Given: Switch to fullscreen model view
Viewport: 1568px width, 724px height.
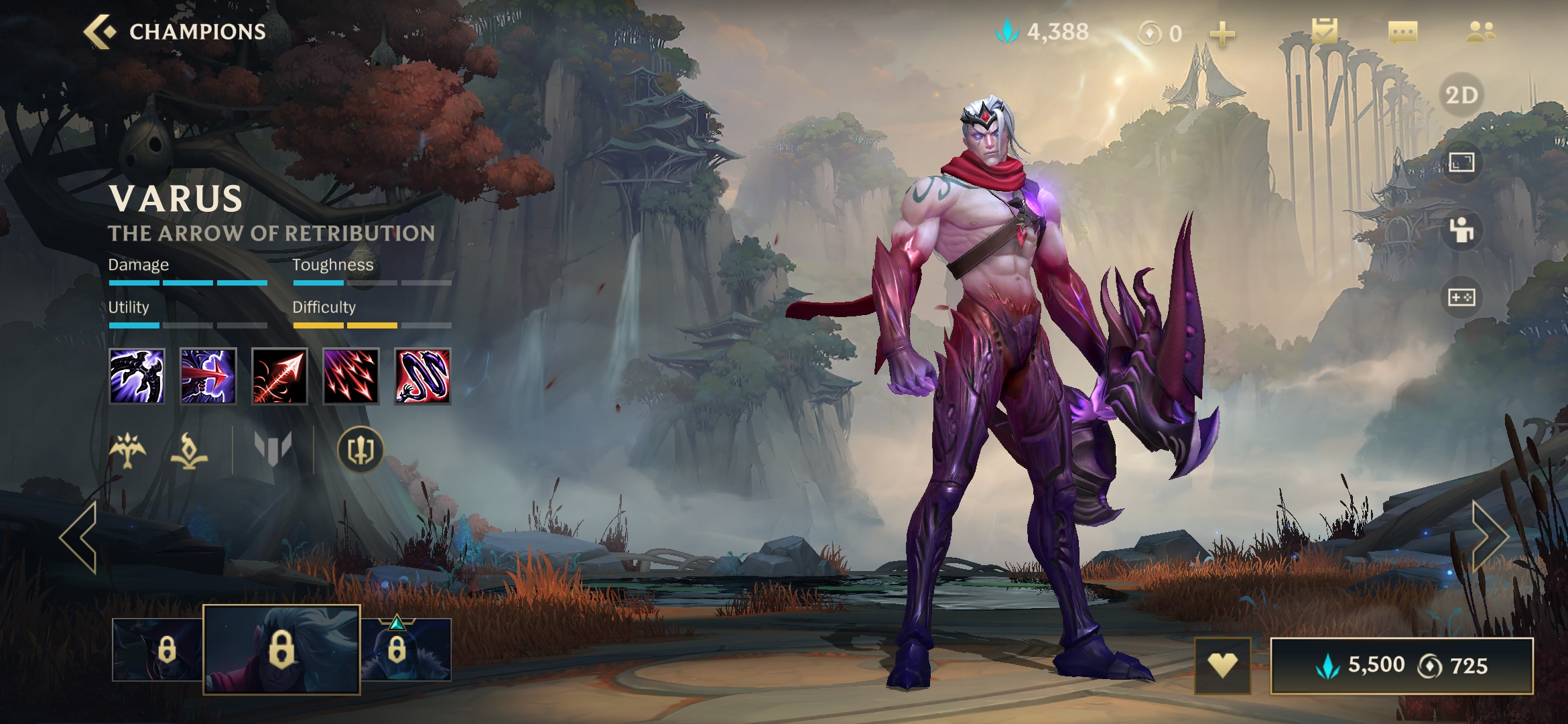Looking at the screenshot, I should (1461, 162).
